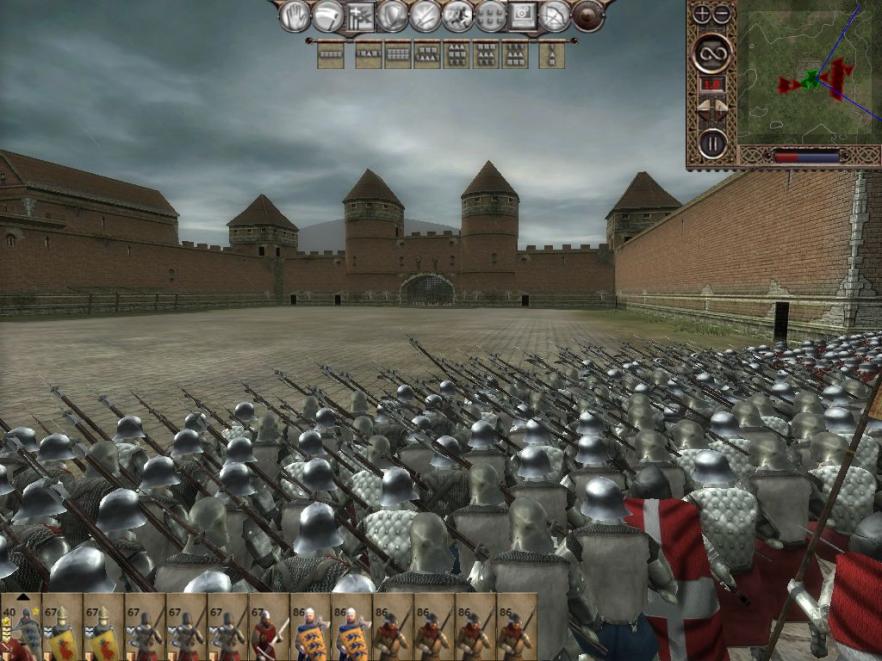Click the infinity symbol speed button
This screenshot has height=661, width=882.
(712, 52)
